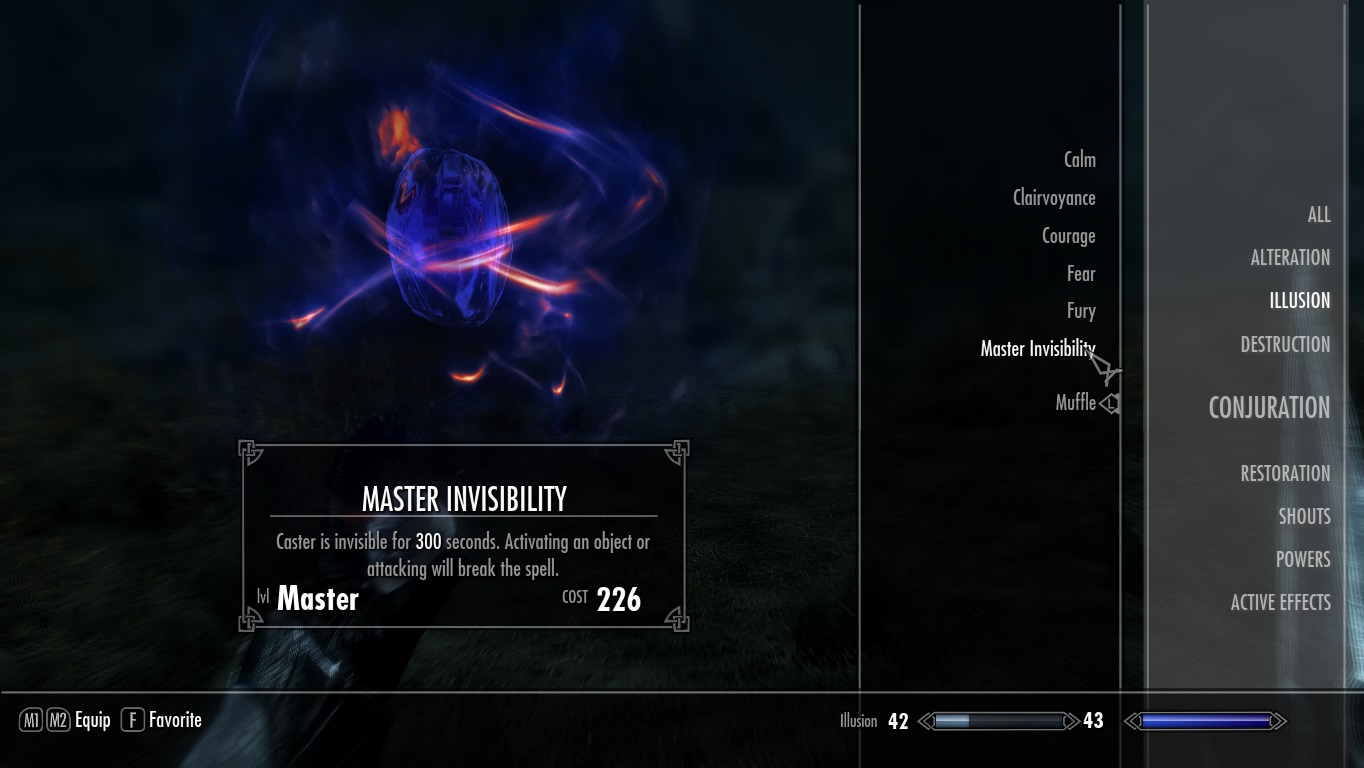Choose Clairvoyance from the spell list
This screenshot has height=768, width=1364.
pos(1054,198)
